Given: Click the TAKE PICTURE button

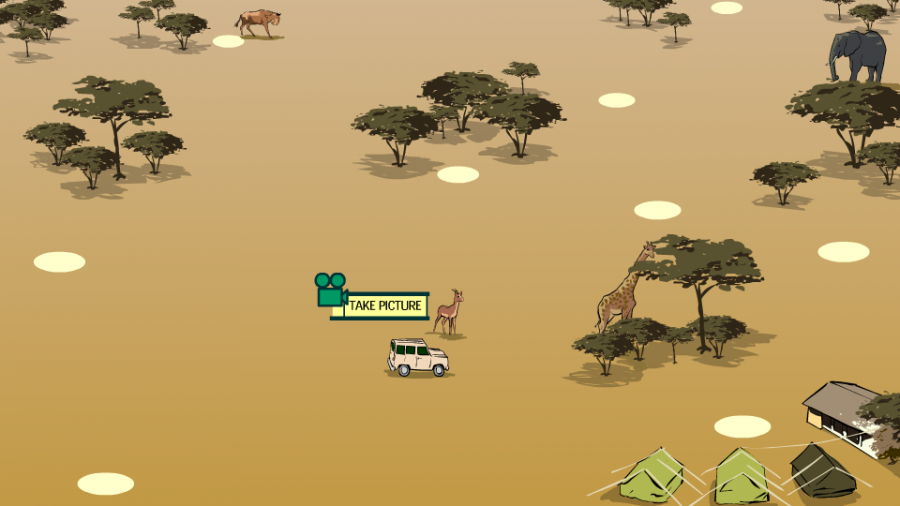Looking at the screenshot, I should (x=384, y=305).
